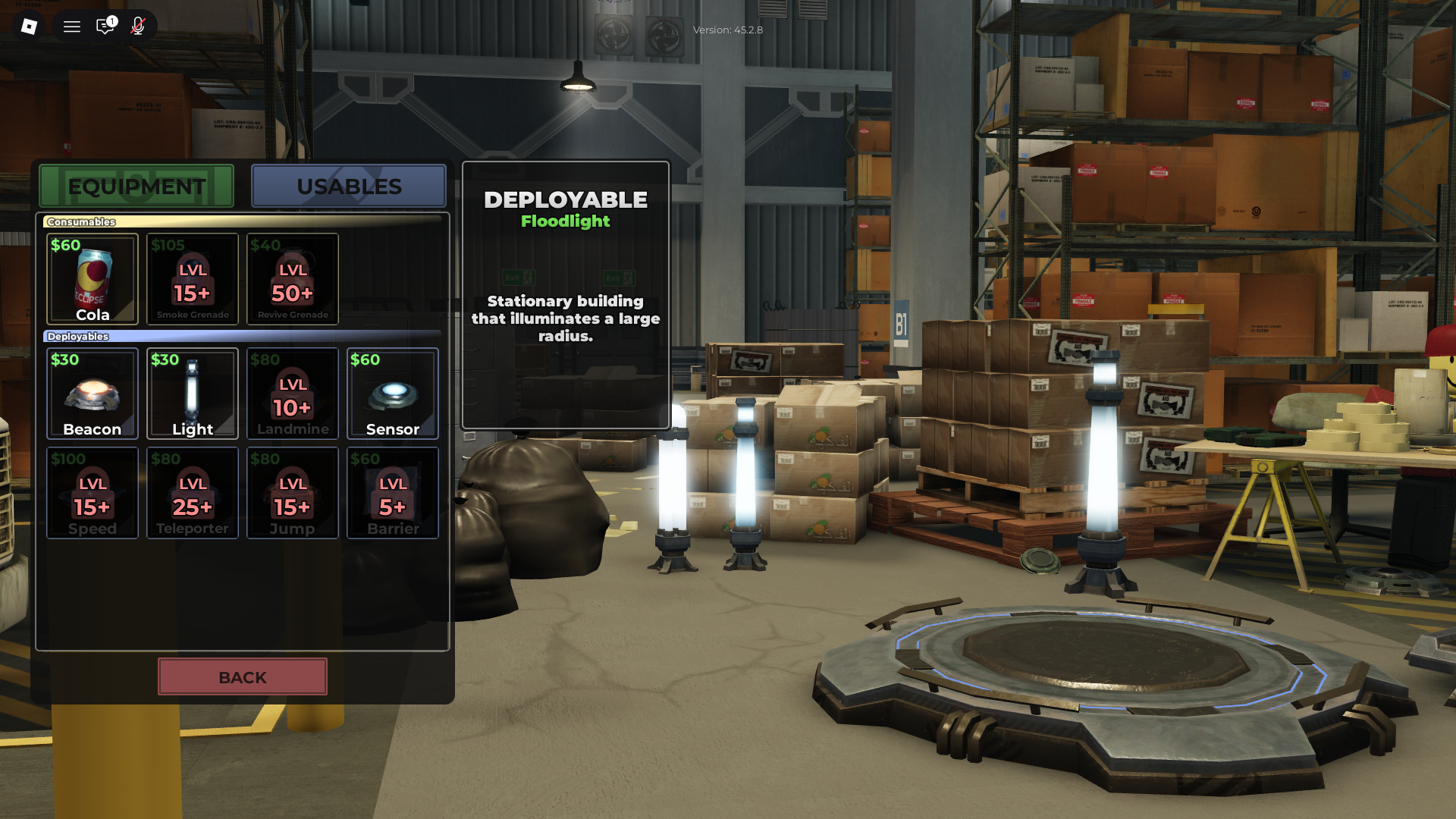
Task: Select the Jump deployable icon
Action: [292, 493]
